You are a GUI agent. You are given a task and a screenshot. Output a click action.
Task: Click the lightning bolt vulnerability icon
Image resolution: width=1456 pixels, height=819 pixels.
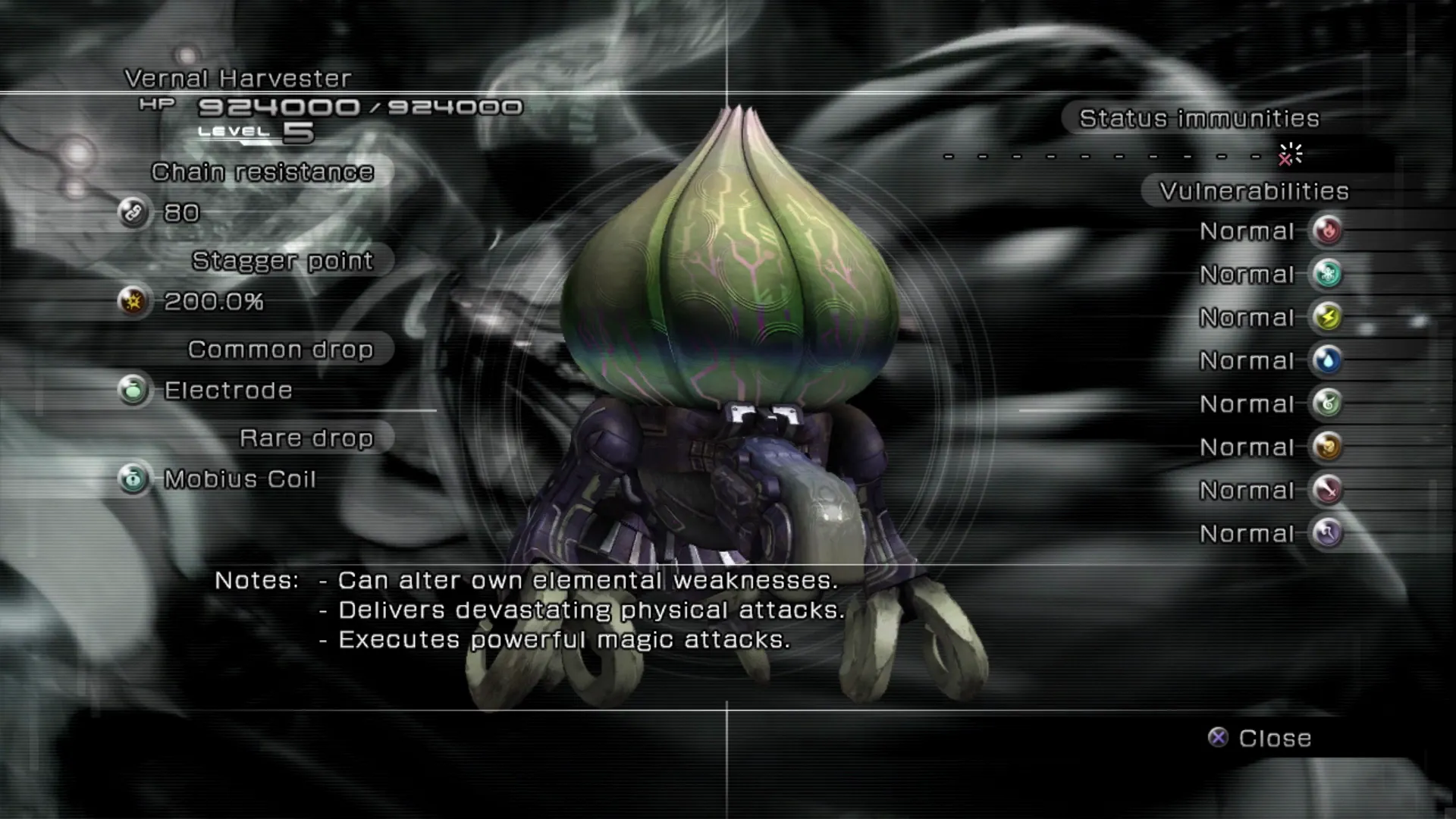click(1327, 317)
